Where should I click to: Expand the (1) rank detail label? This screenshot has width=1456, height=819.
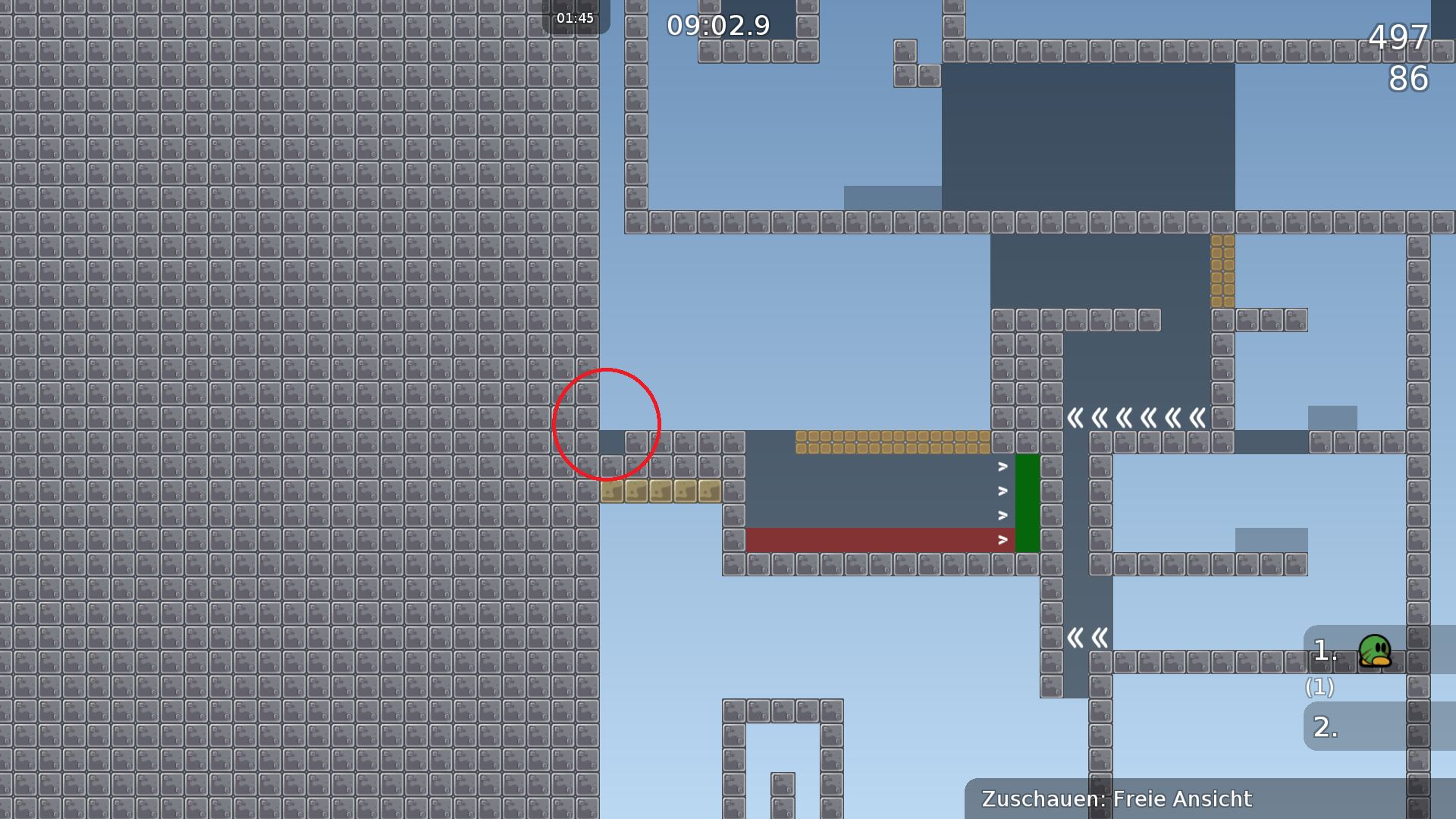[1319, 688]
